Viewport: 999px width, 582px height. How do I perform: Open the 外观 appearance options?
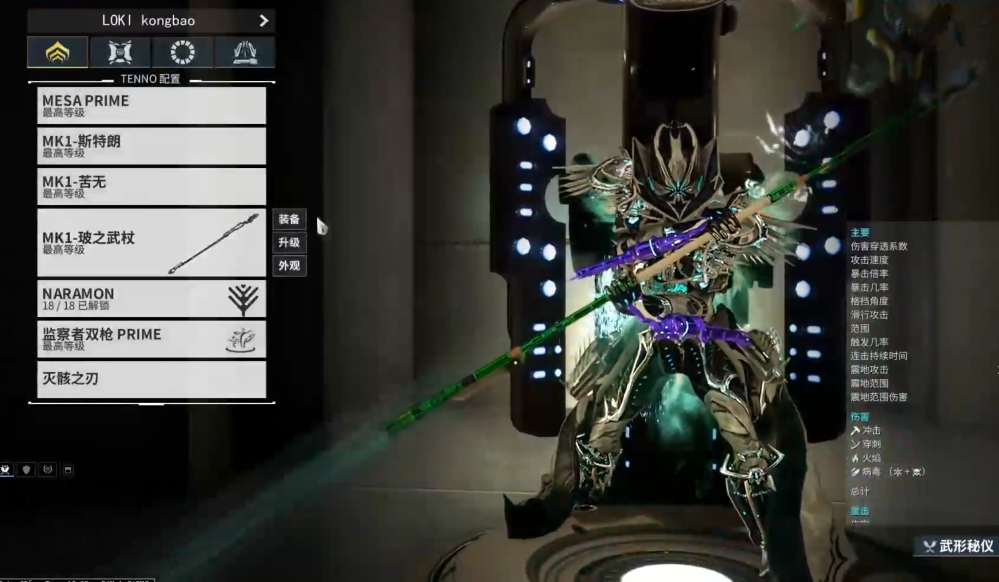pyautogui.click(x=289, y=266)
